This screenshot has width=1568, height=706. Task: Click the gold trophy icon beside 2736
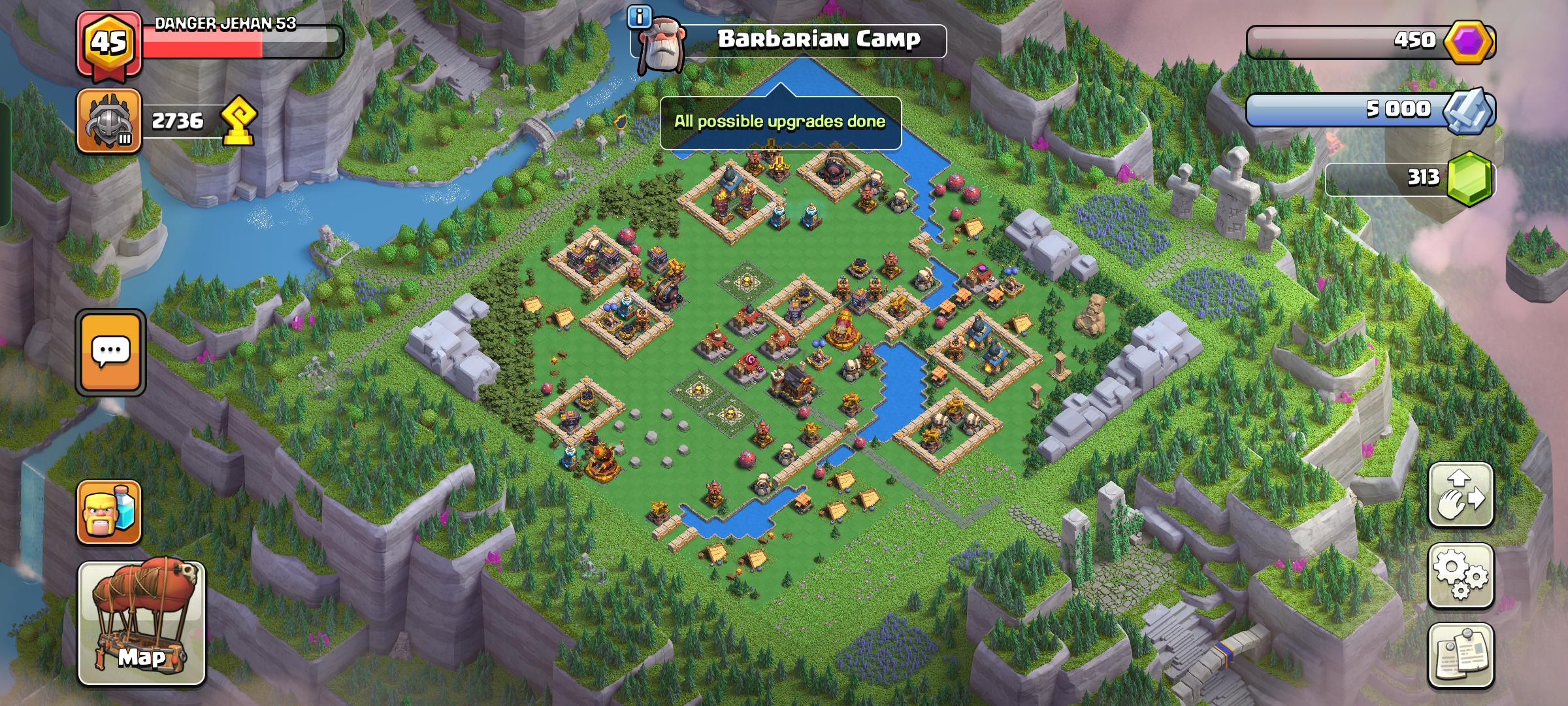pos(238,121)
